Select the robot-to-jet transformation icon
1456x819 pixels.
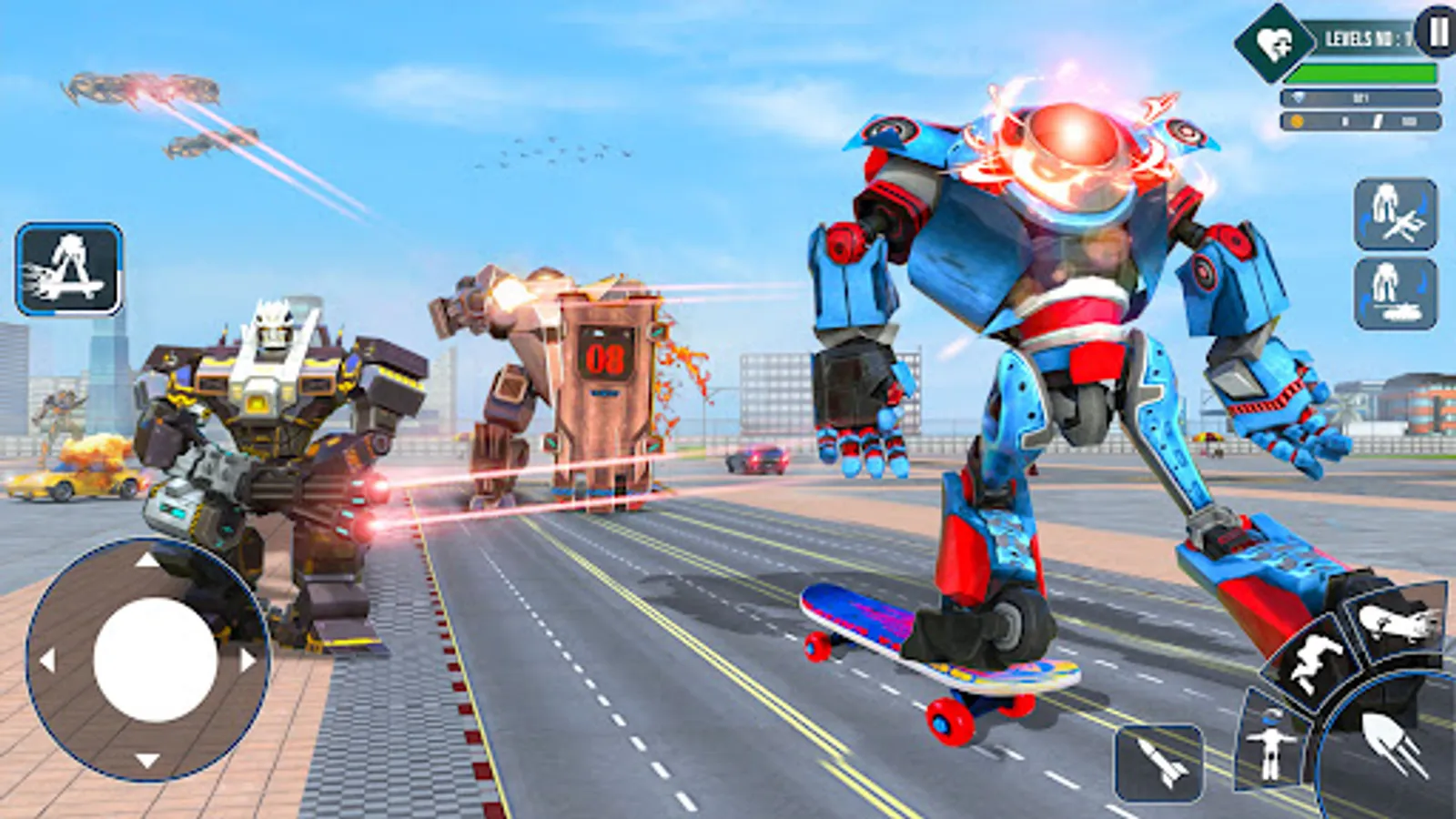[1397, 211]
